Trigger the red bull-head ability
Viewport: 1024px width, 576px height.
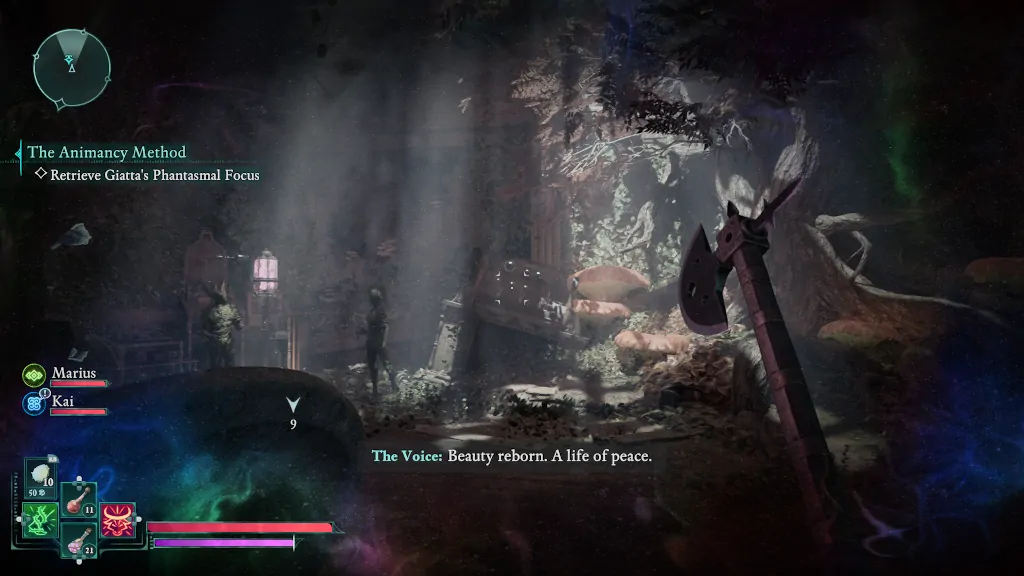click(117, 520)
